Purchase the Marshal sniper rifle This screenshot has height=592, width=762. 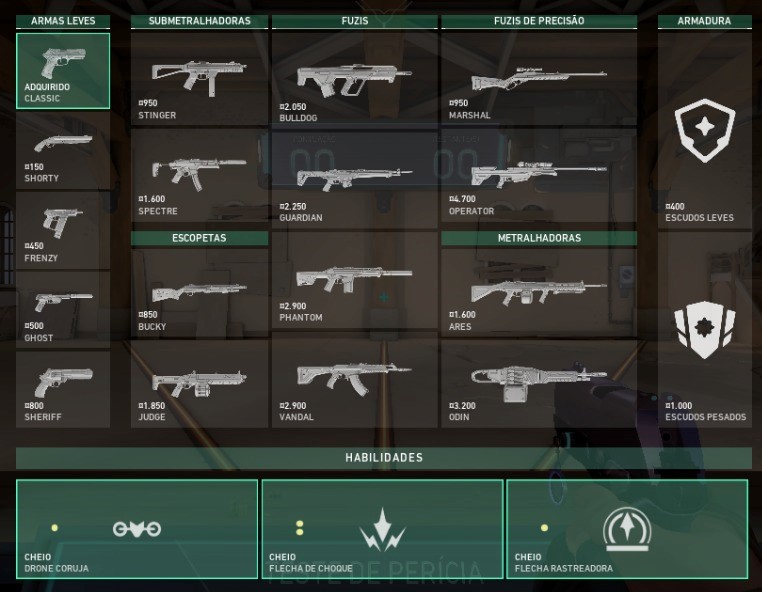[539, 80]
